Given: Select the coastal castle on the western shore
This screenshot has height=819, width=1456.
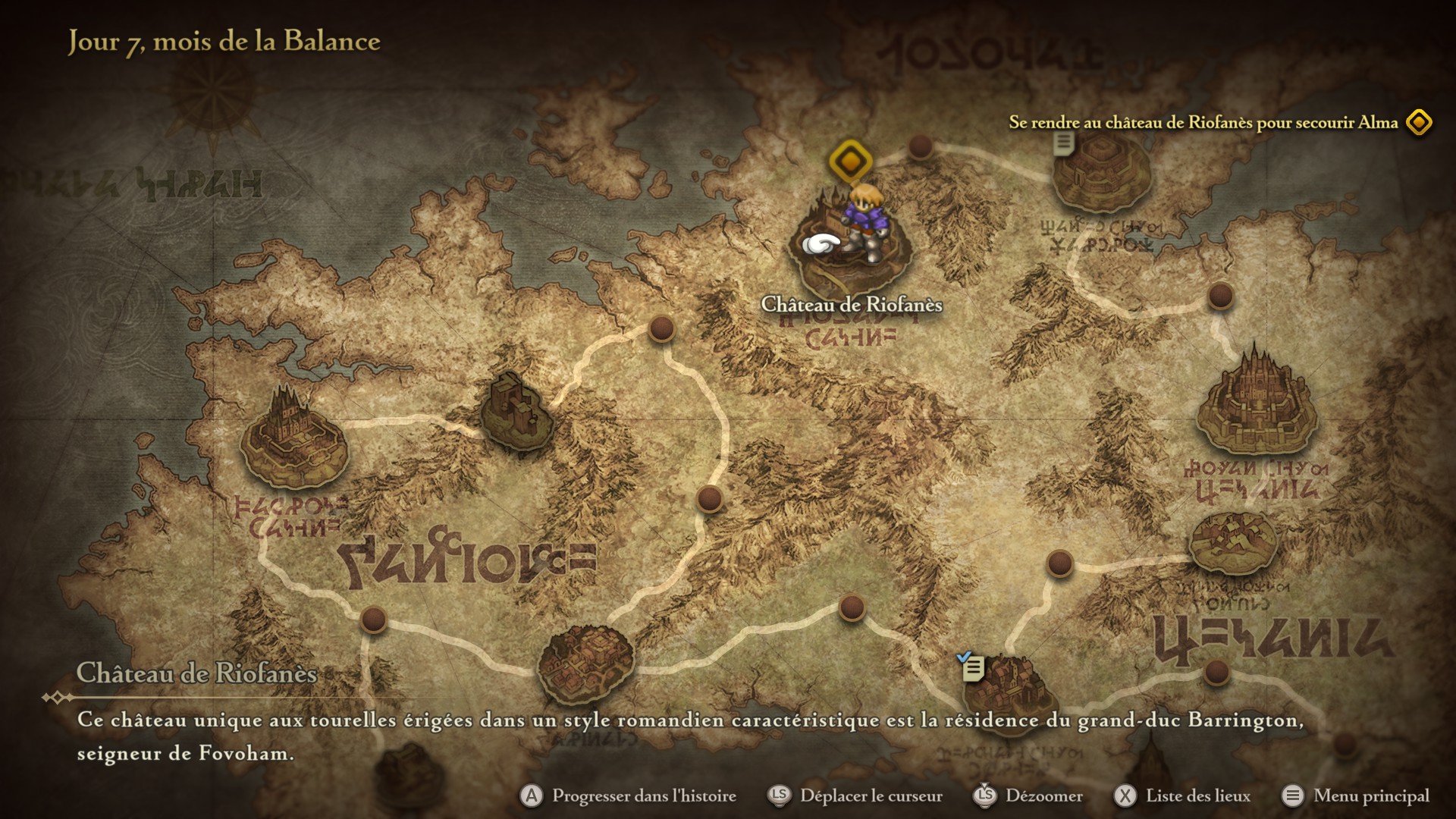Looking at the screenshot, I should [293, 438].
